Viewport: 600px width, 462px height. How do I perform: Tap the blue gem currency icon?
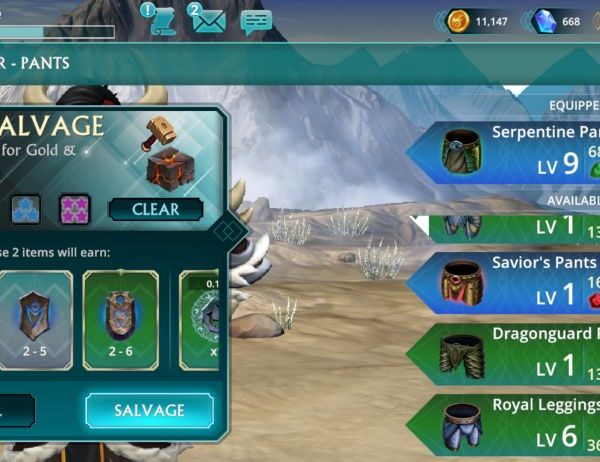(x=545, y=21)
